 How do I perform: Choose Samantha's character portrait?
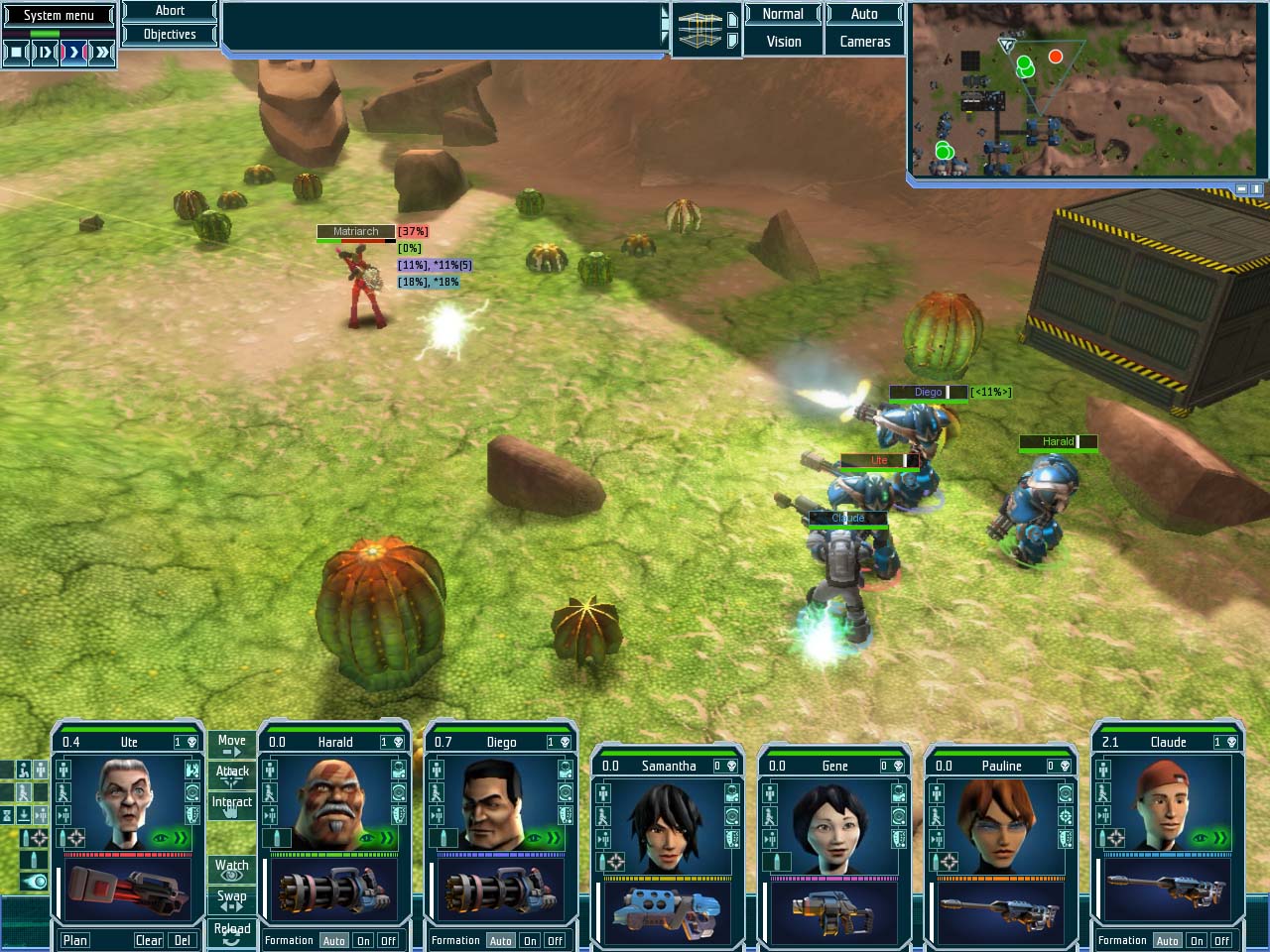[x=668, y=825]
